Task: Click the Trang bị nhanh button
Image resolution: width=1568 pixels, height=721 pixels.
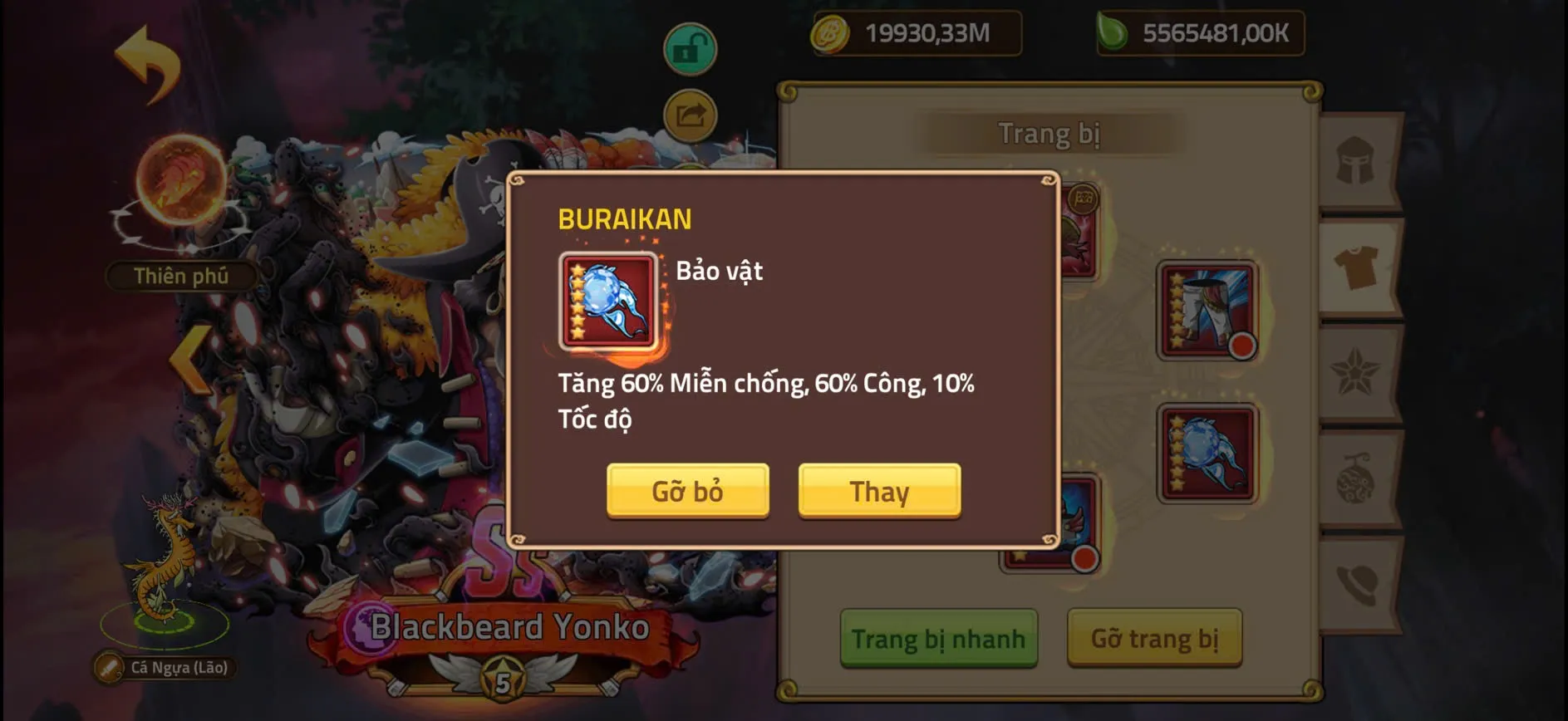Action: 937,640
